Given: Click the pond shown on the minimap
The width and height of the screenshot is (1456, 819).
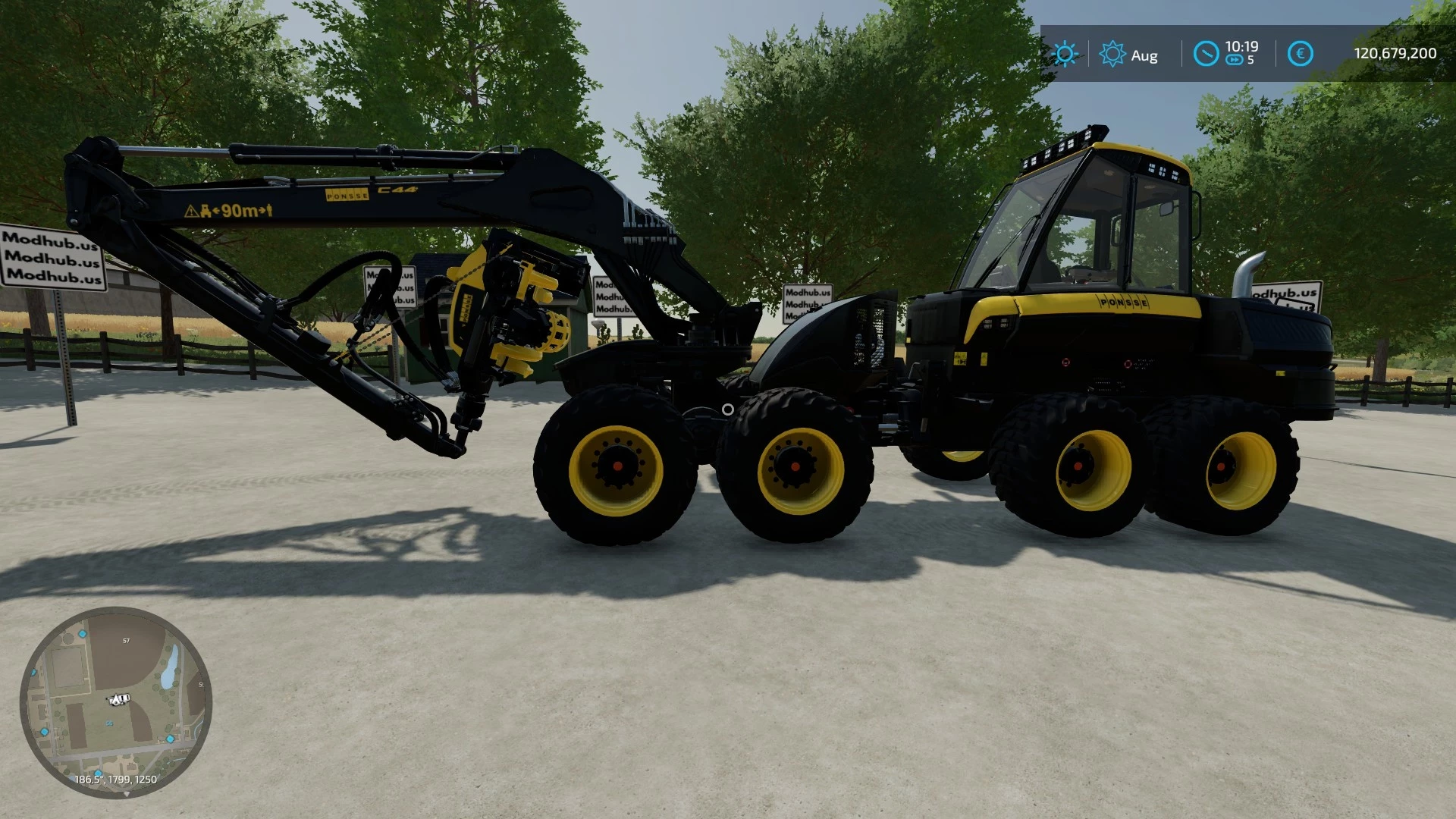Looking at the screenshot, I should pos(170,667).
